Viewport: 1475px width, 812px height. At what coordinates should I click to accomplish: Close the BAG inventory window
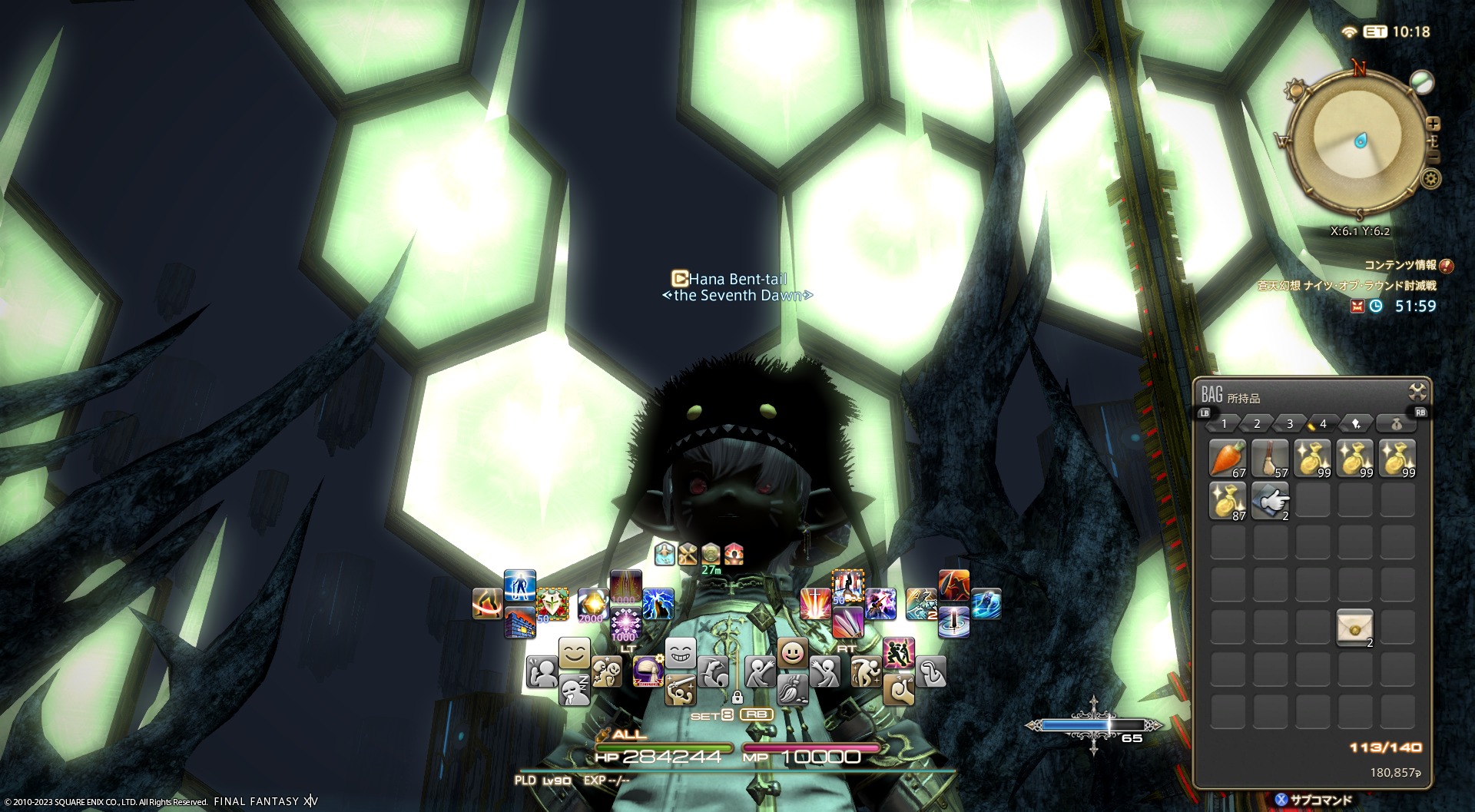click(x=1417, y=392)
